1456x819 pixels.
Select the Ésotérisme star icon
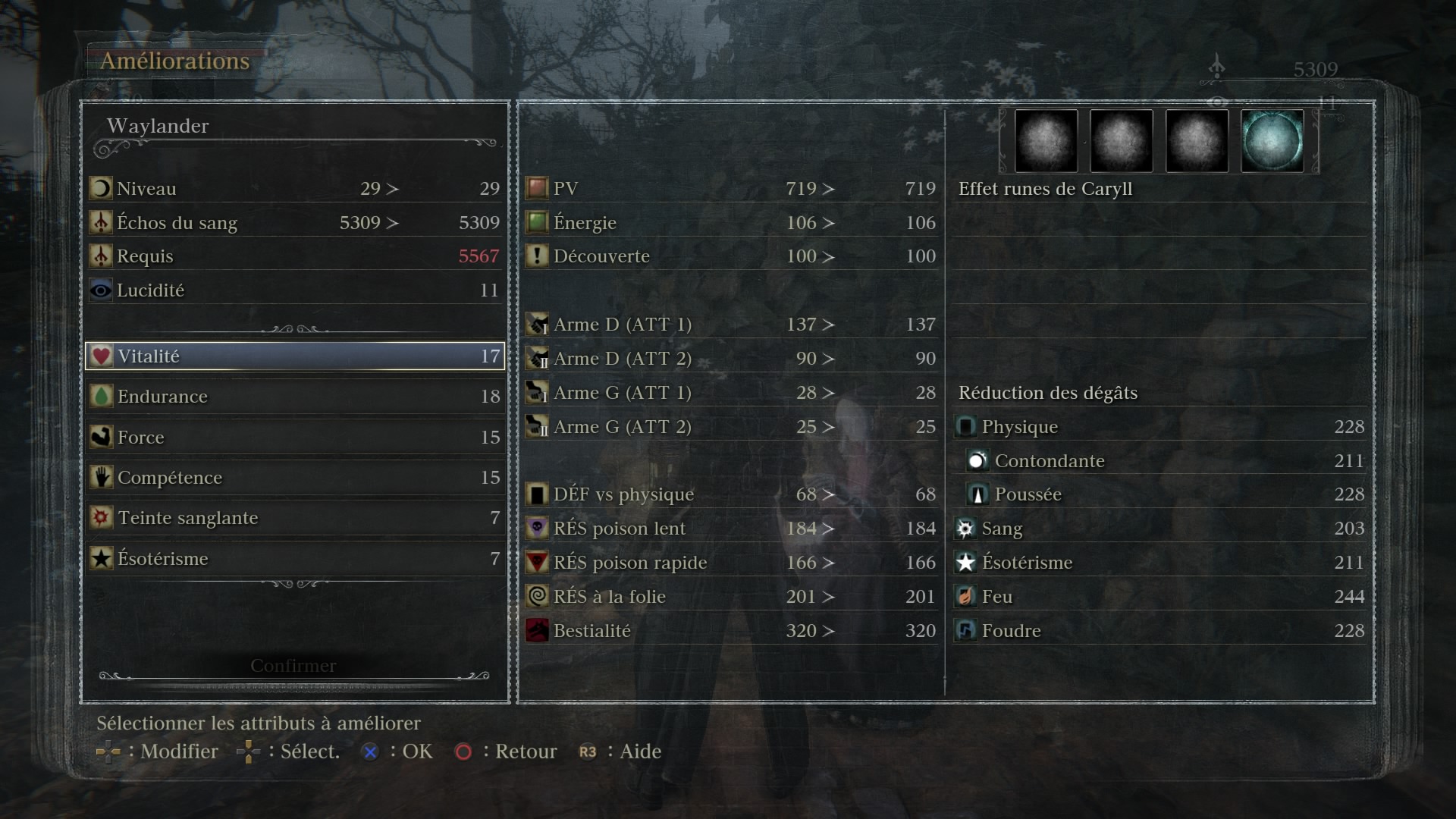pos(101,558)
